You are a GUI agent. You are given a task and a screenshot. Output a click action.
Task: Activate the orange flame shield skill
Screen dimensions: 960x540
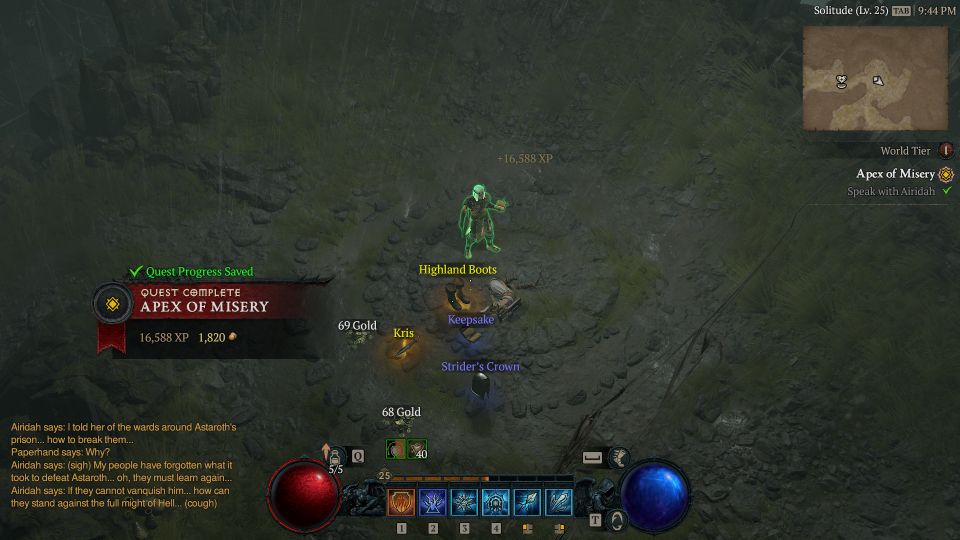(x=401, y=502)
